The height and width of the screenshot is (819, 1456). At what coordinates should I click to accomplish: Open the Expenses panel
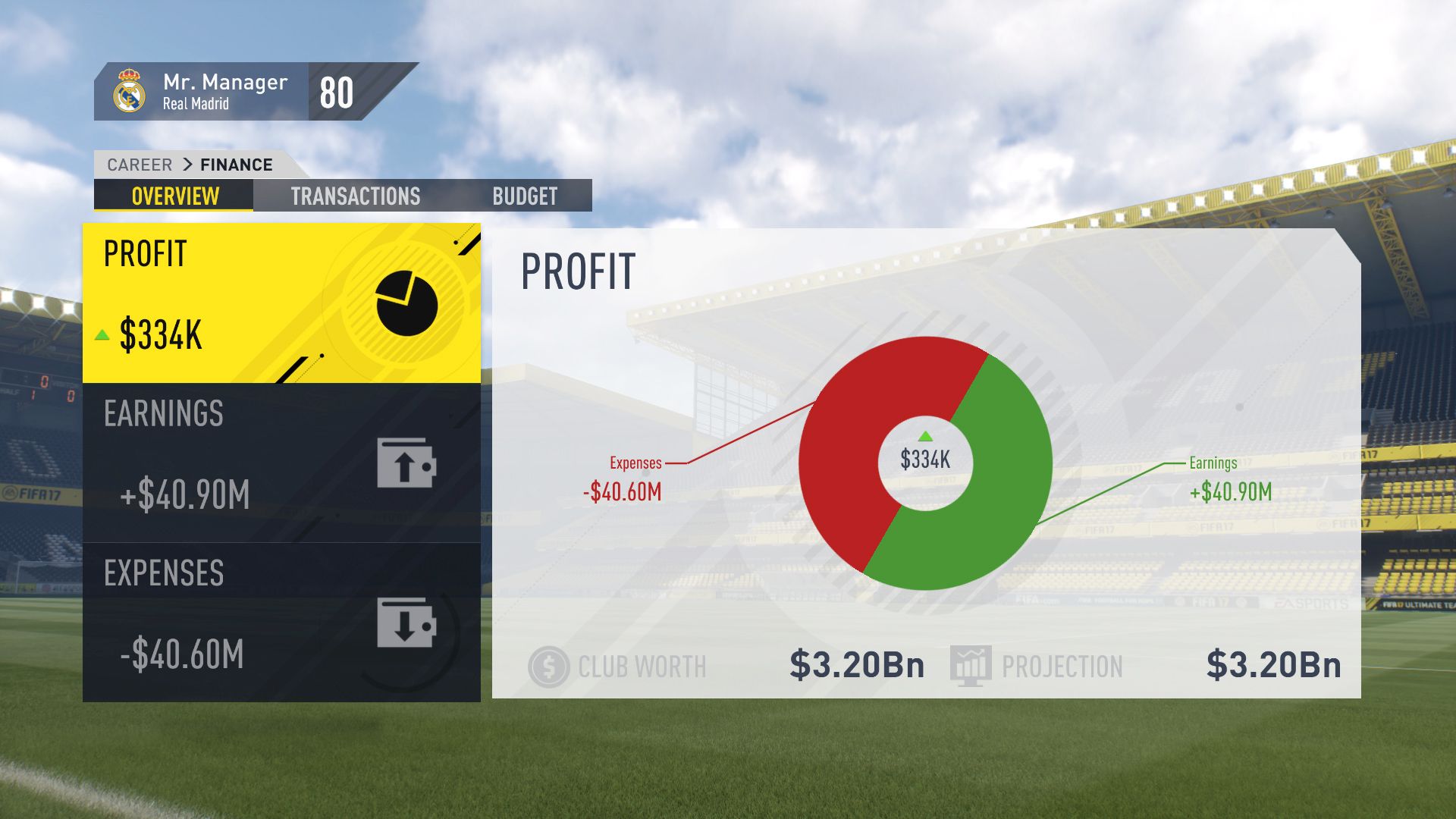pyautogui.click(x=281, y=622)
